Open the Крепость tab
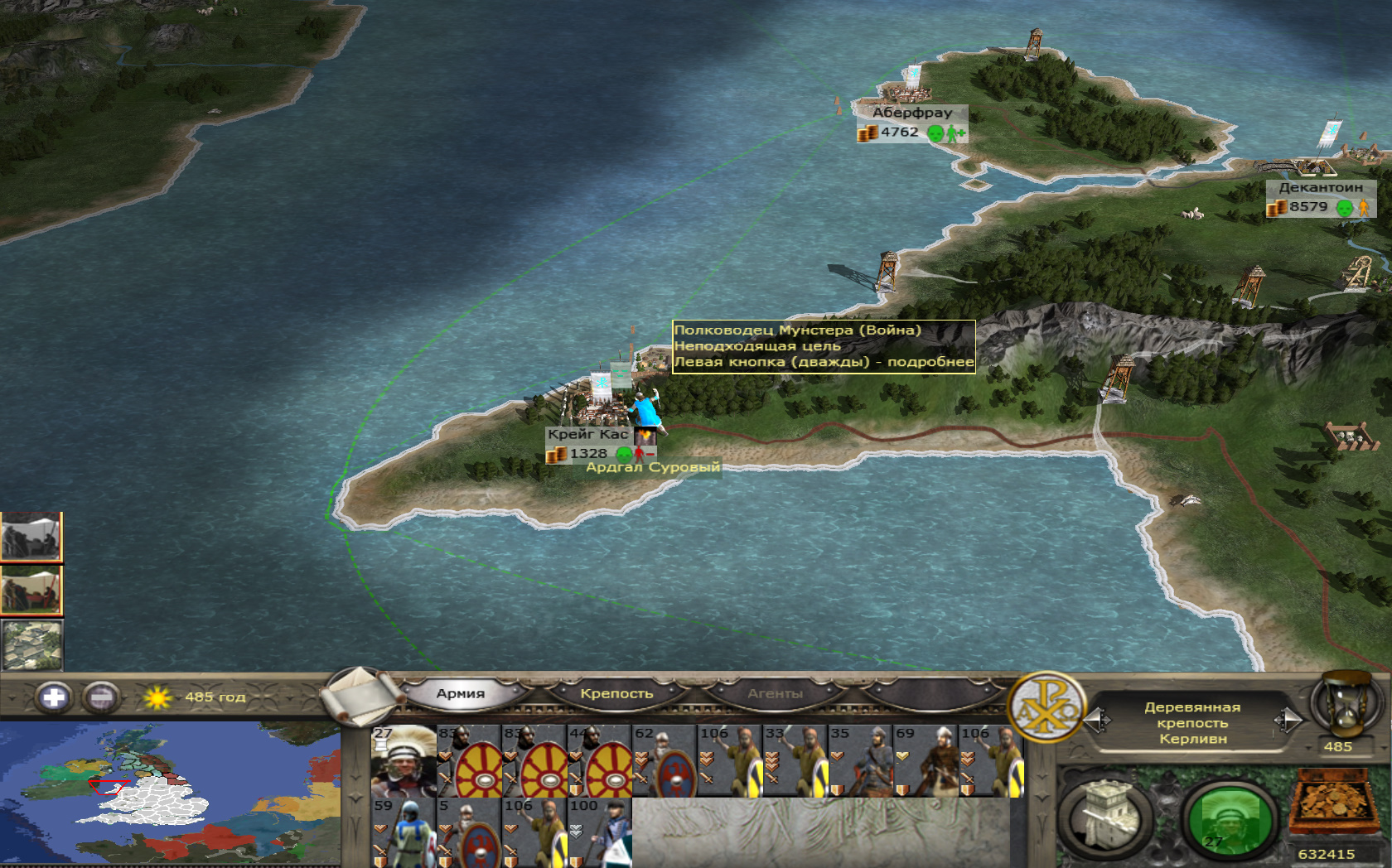The width and height of the screenshot is (1392, 868). 616,694
